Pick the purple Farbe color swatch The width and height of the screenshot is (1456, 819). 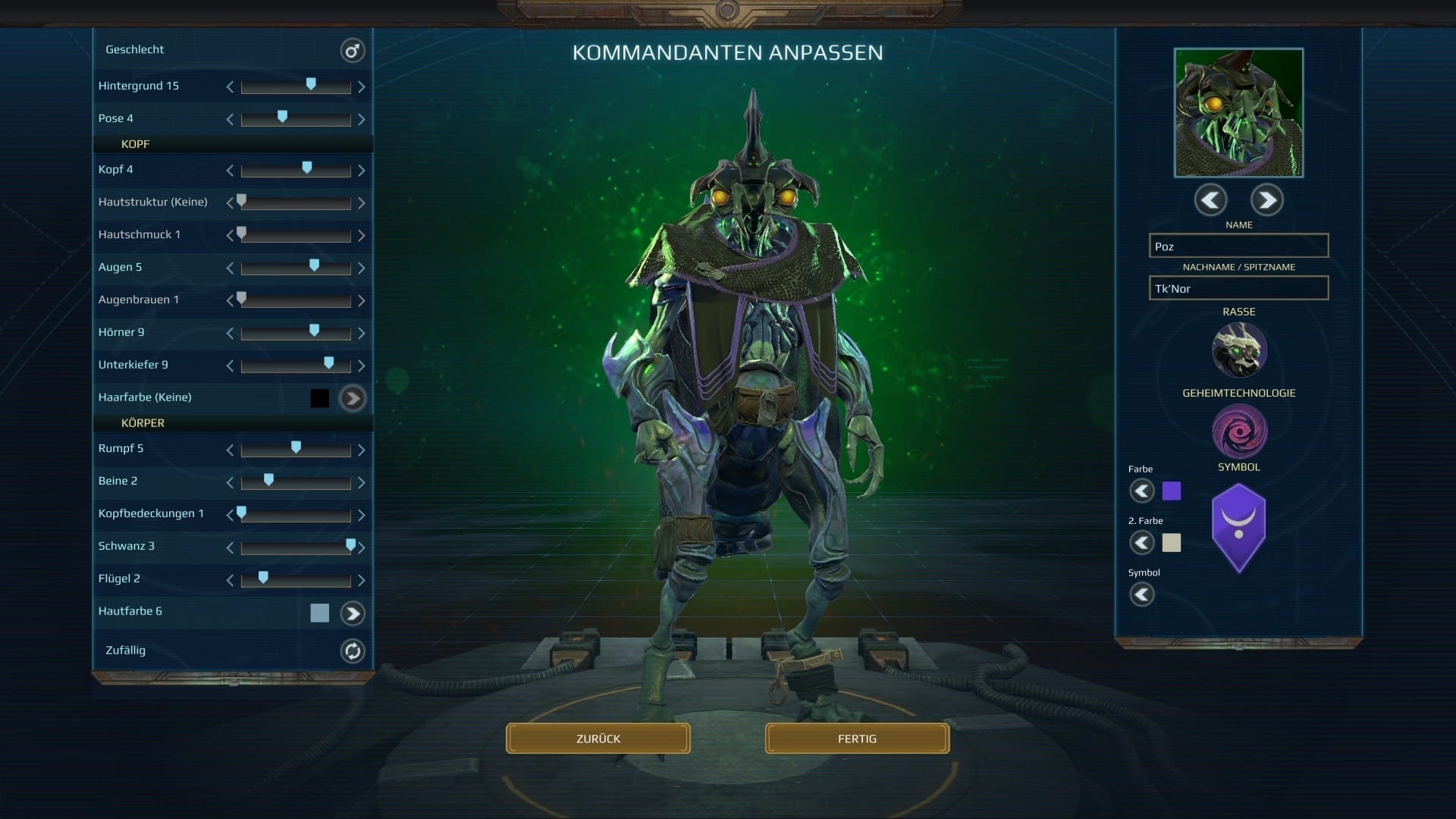[1172, 491]
